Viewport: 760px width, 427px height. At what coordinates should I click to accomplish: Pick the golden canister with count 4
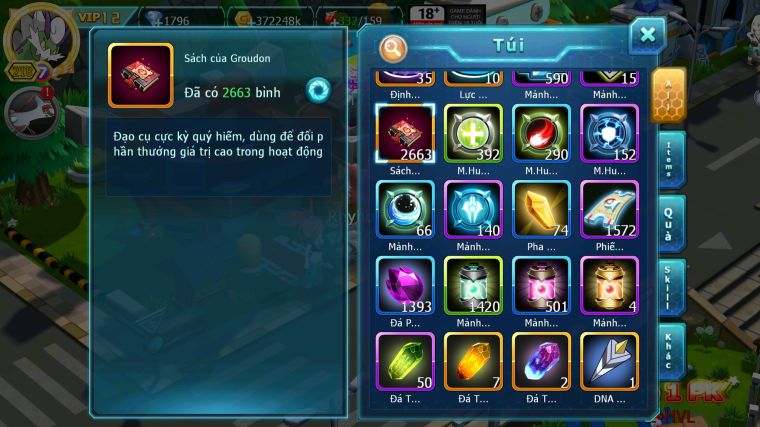[x=609, y=285]
